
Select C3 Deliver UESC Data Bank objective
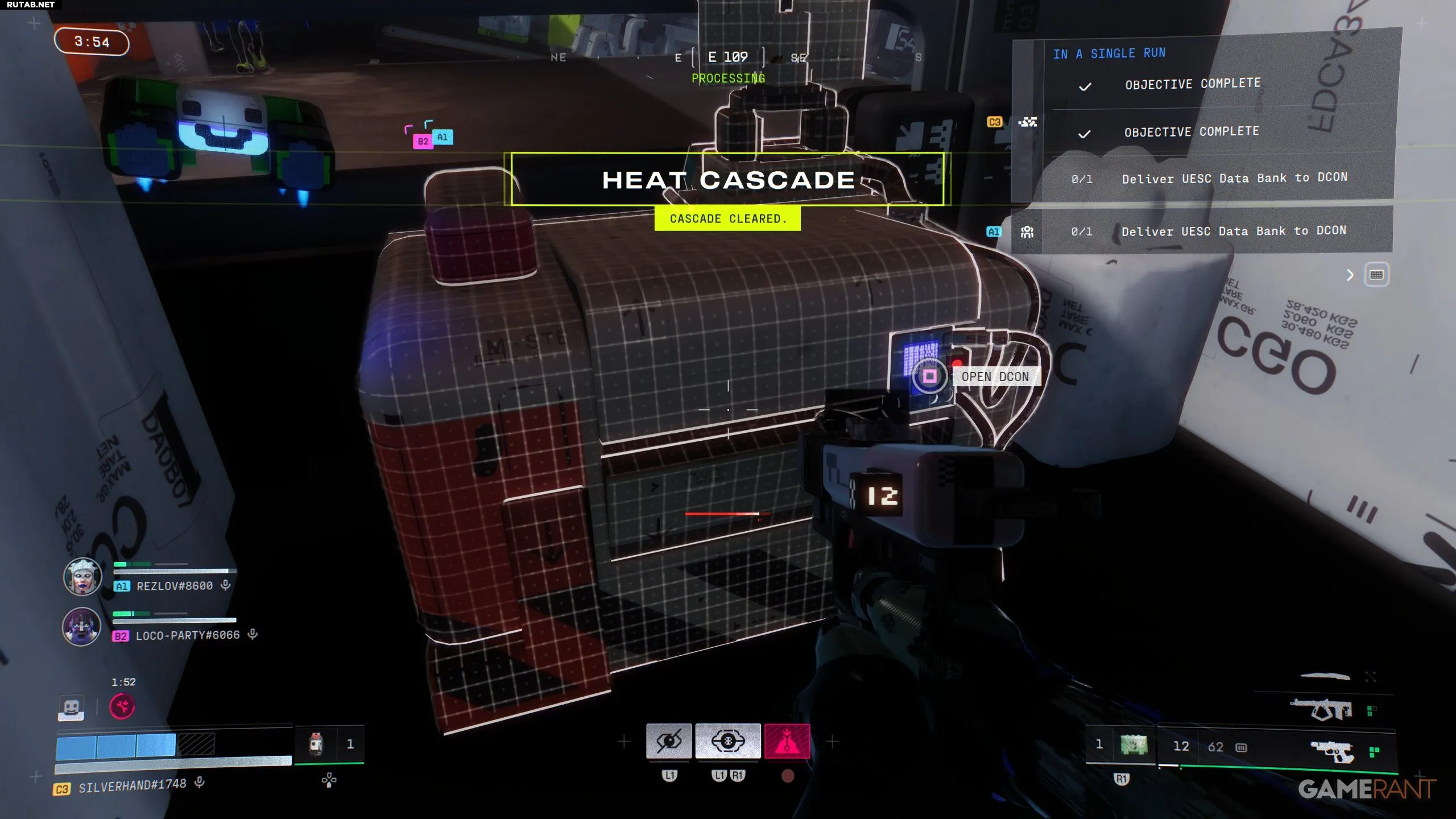click(1234, 178)
